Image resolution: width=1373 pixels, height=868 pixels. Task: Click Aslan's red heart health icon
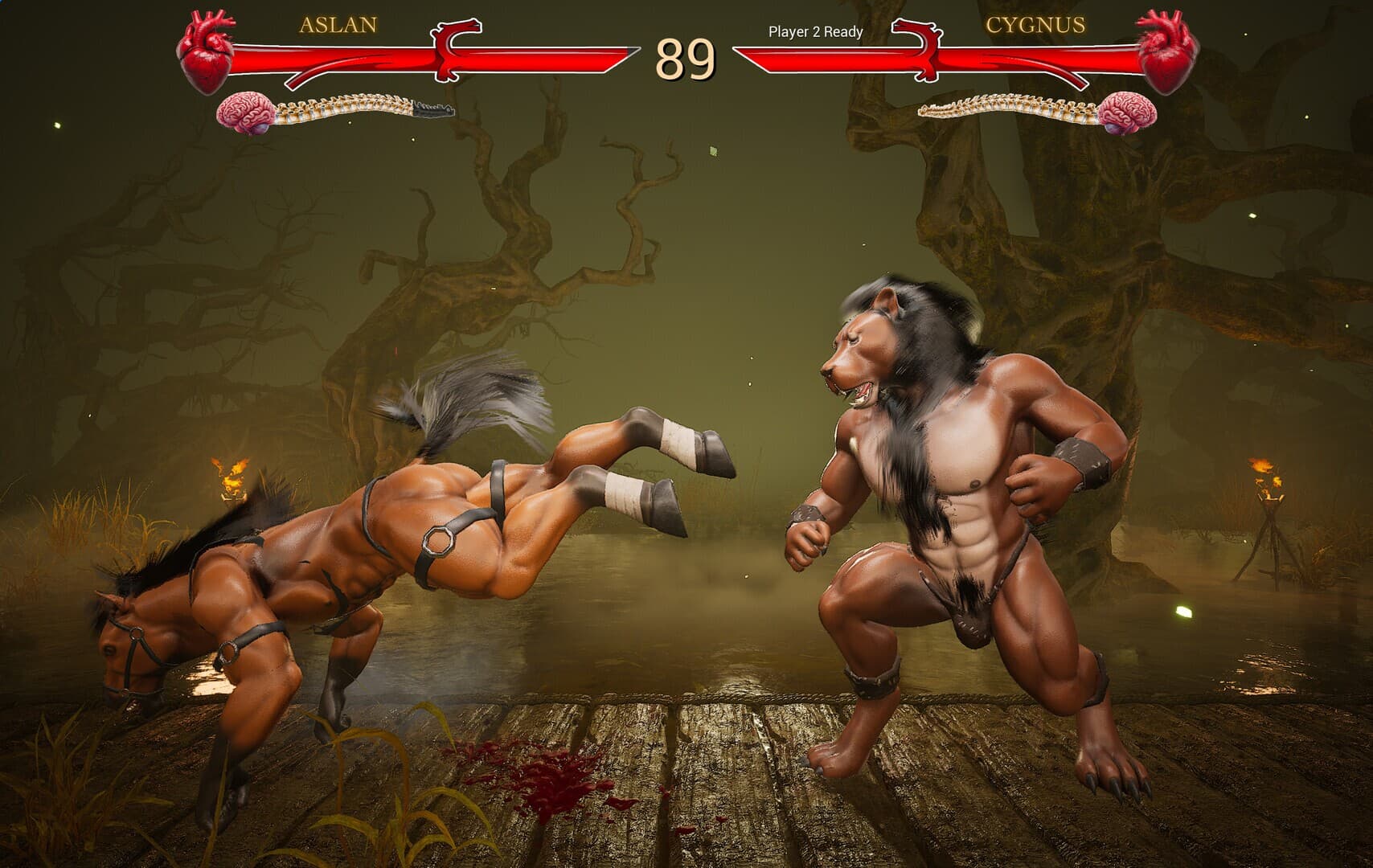(205, 48)
